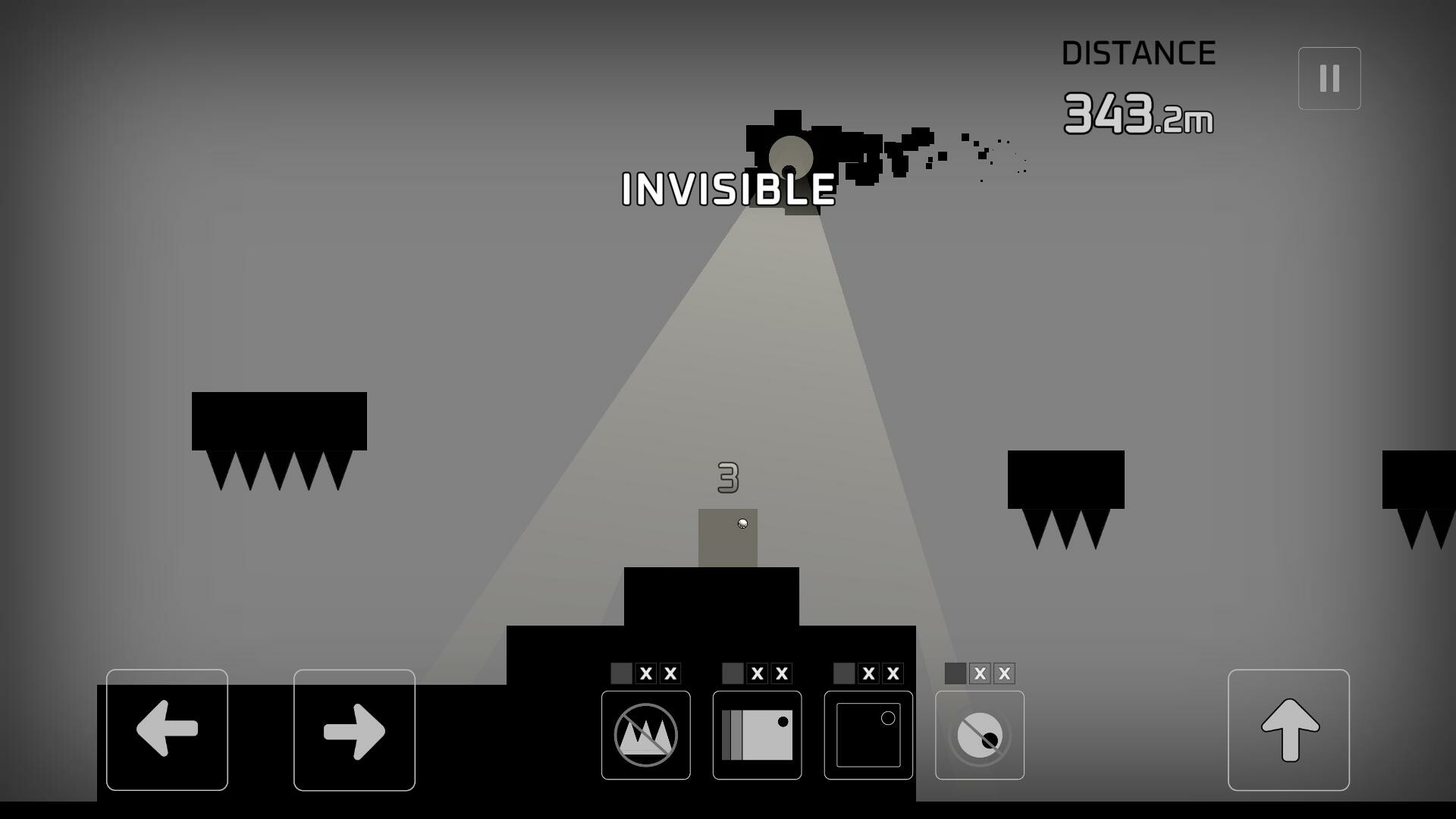The width and height of the screenshot is (1456, 819).
Task: Tap the player character in the light beam
Action: [x=742, y=523]
